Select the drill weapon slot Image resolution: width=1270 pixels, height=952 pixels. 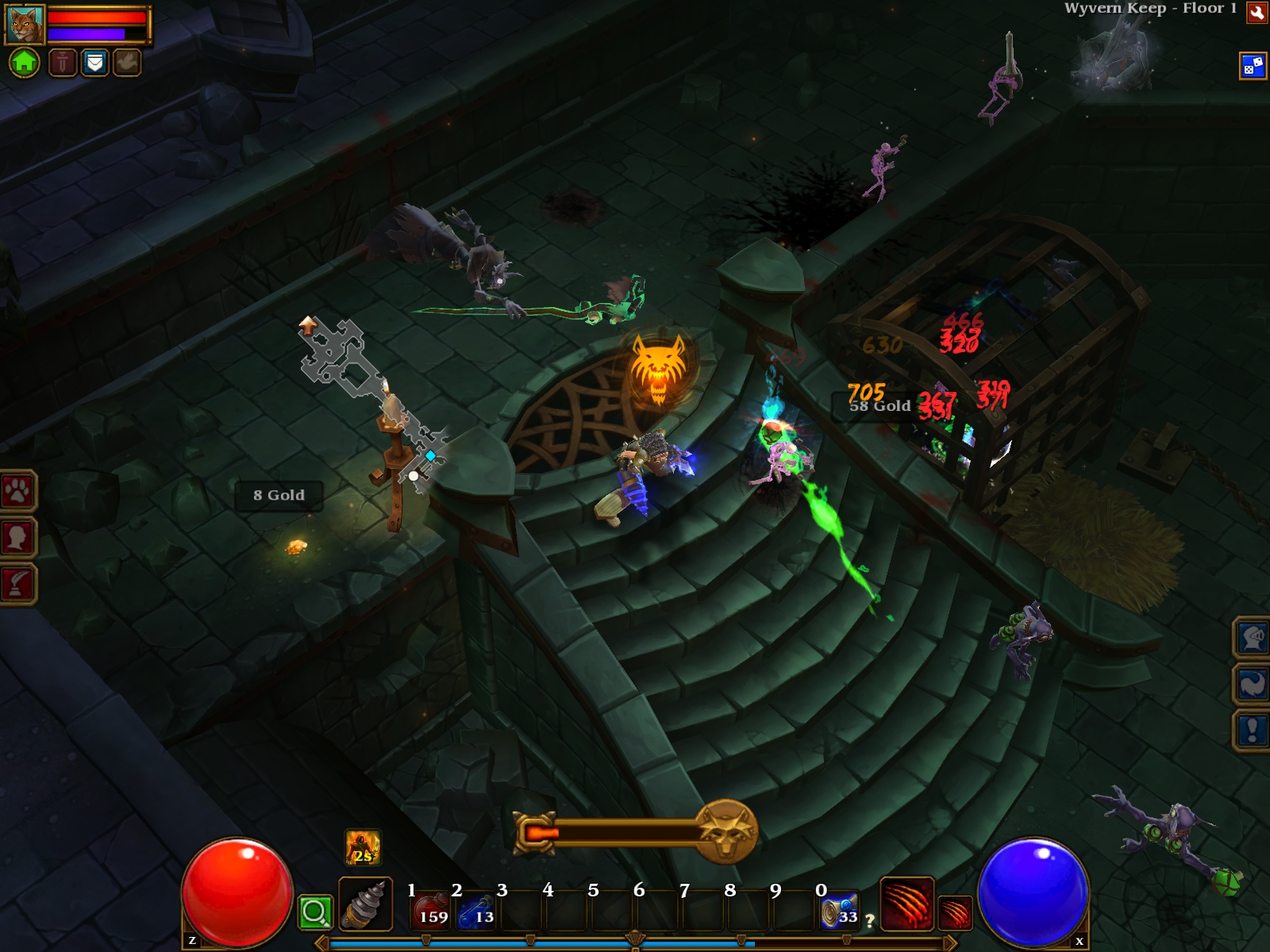(x=365, y=904)
